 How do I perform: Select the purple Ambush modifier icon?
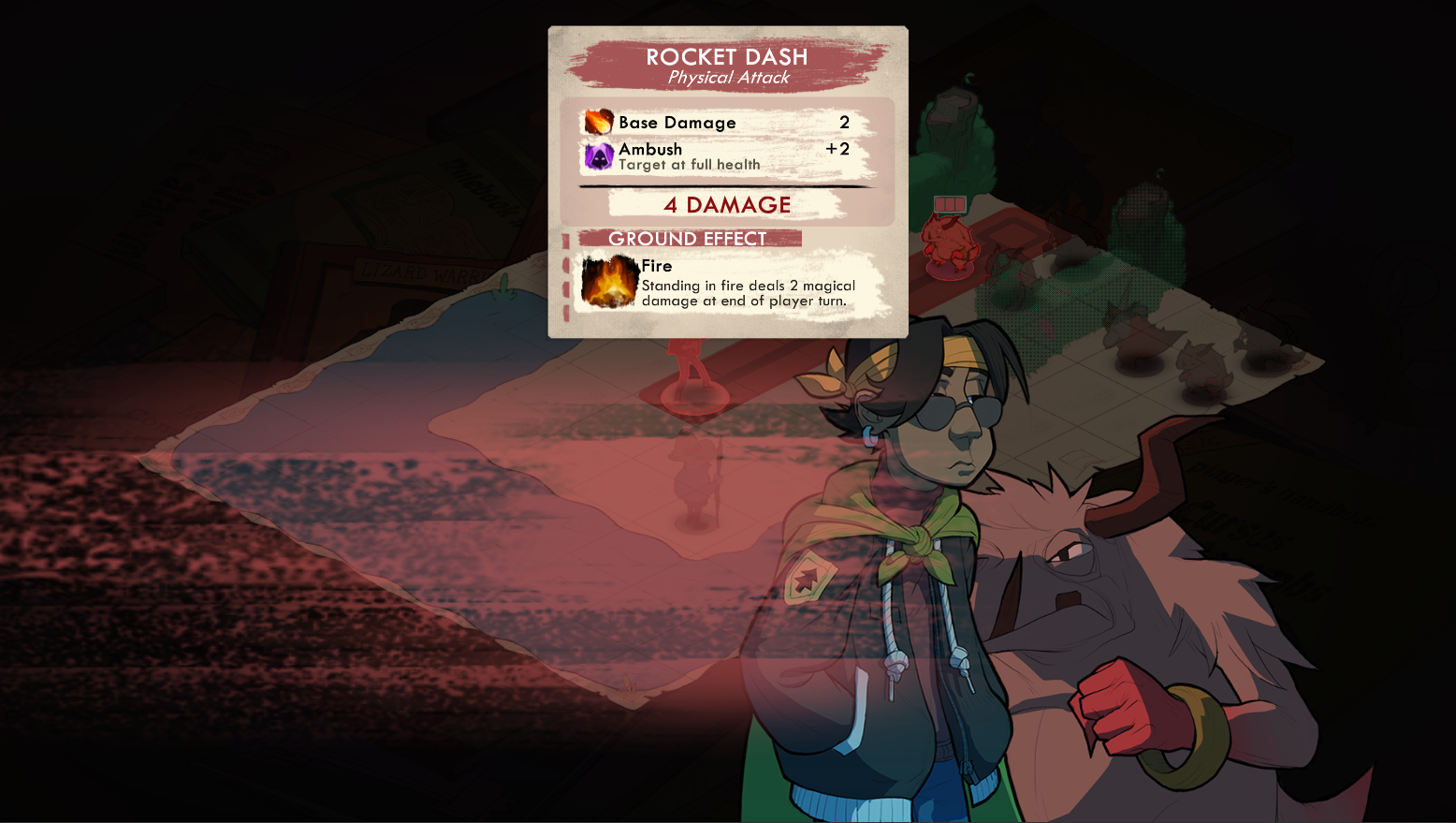(x=599, y=156)
